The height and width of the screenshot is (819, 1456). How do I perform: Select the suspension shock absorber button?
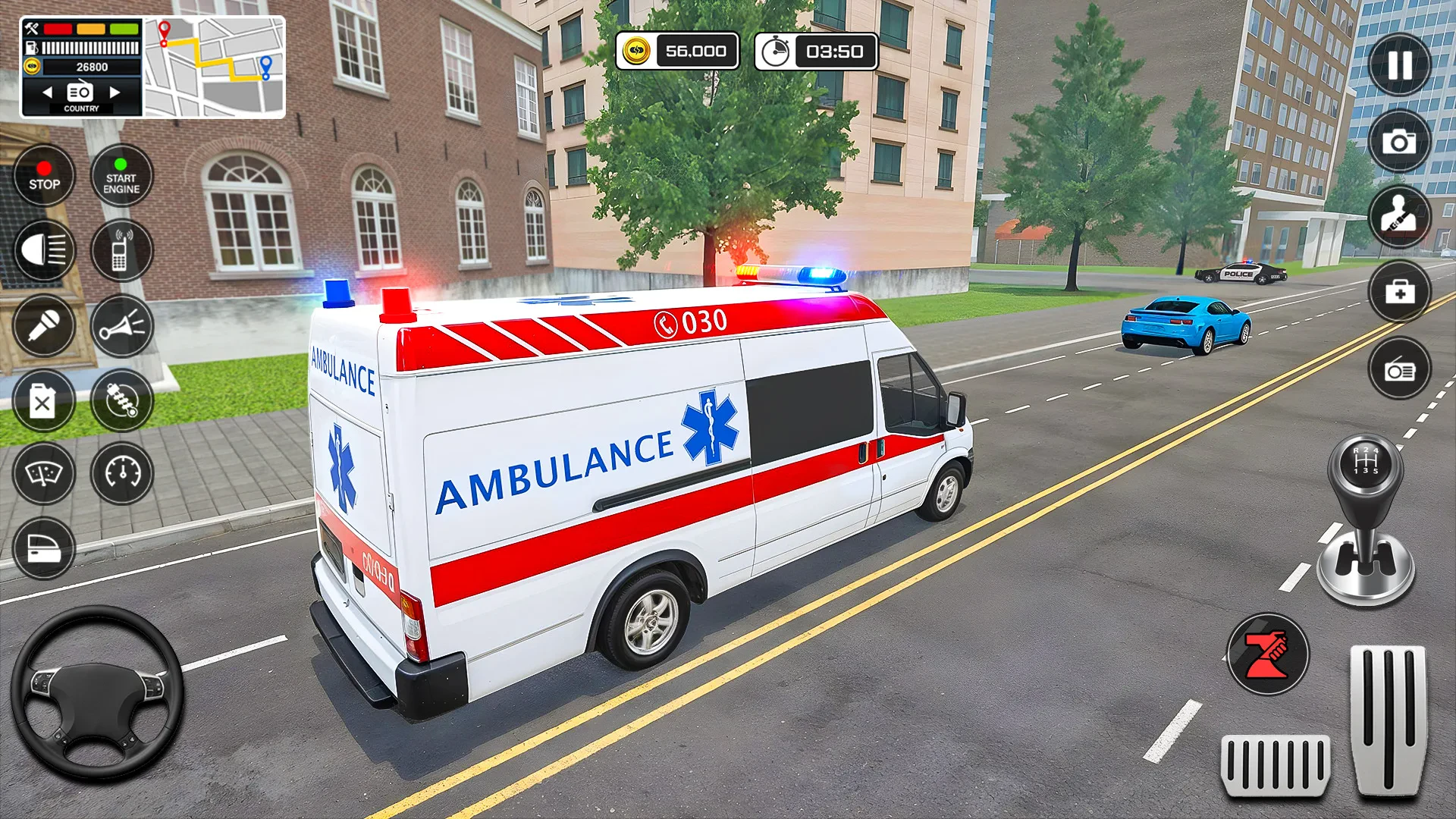(121, 400)
